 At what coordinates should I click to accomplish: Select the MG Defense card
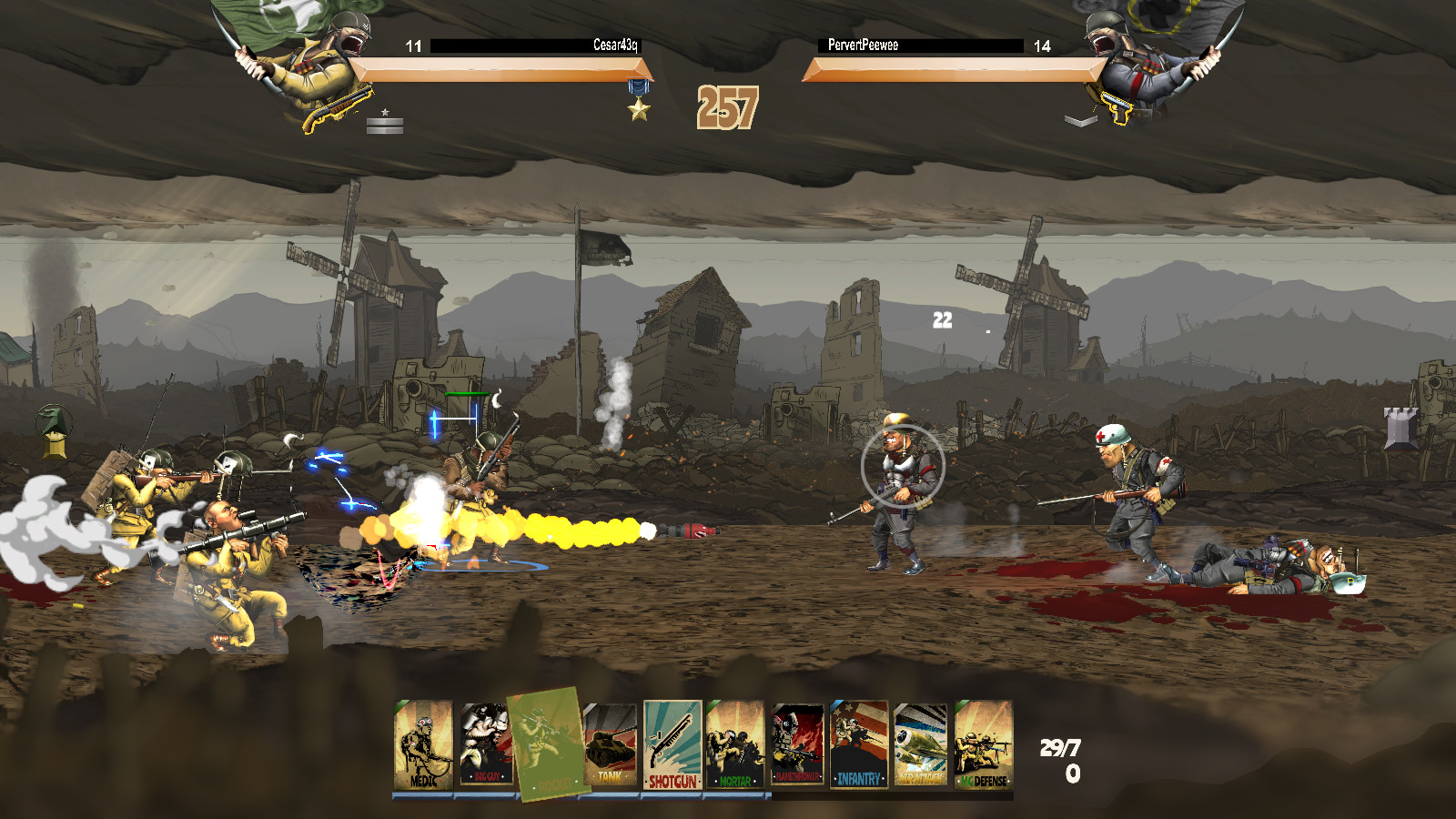tap(983, 745)
